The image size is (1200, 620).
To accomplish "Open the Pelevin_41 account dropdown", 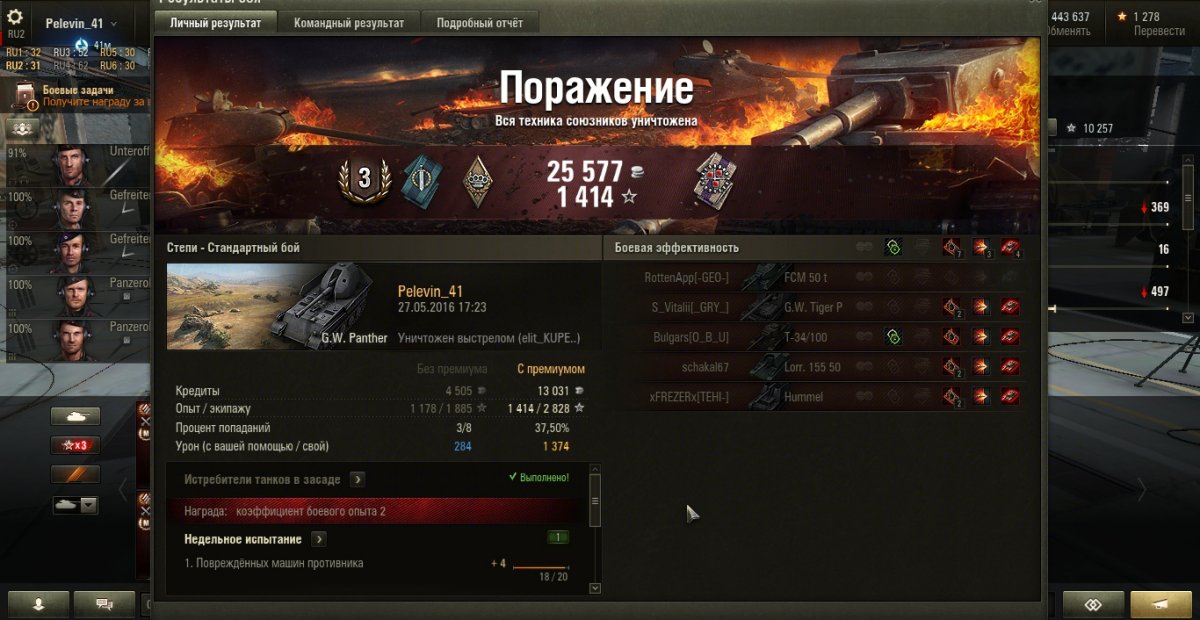I will (81, 23).
